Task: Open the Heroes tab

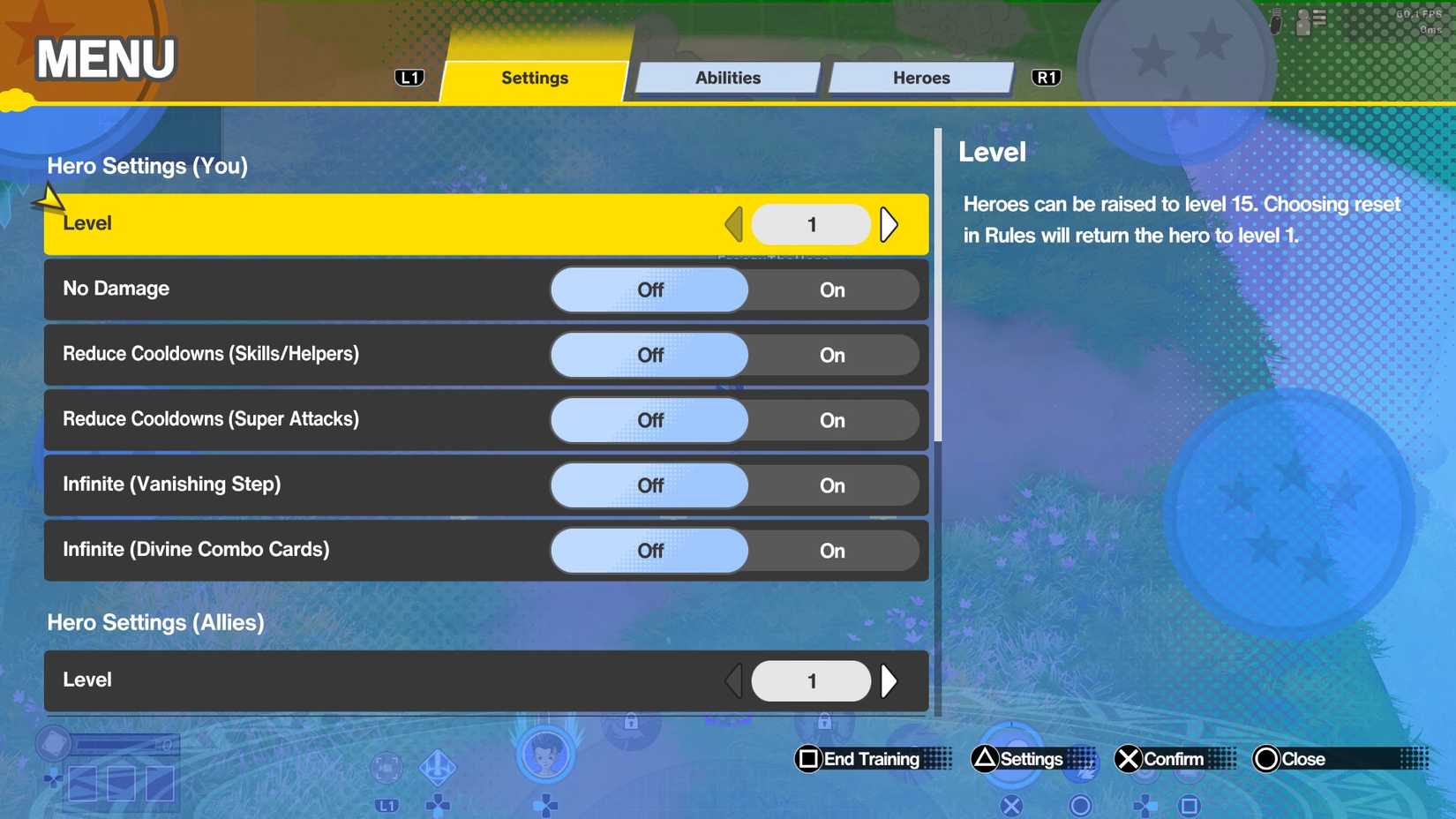Action: [x=920, y=78]
